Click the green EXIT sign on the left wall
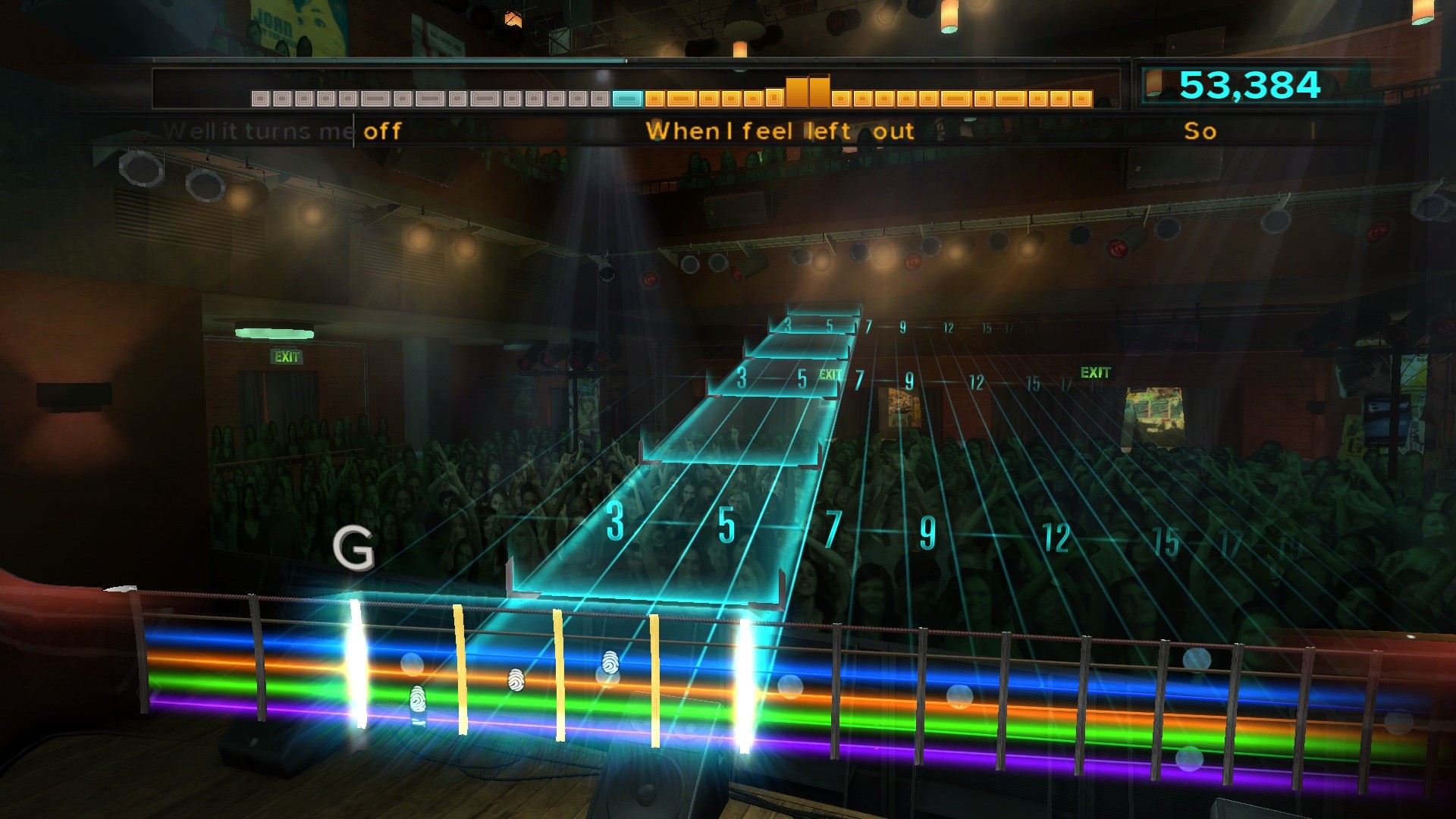This screenshot has height=819, width=1456. 287,355
